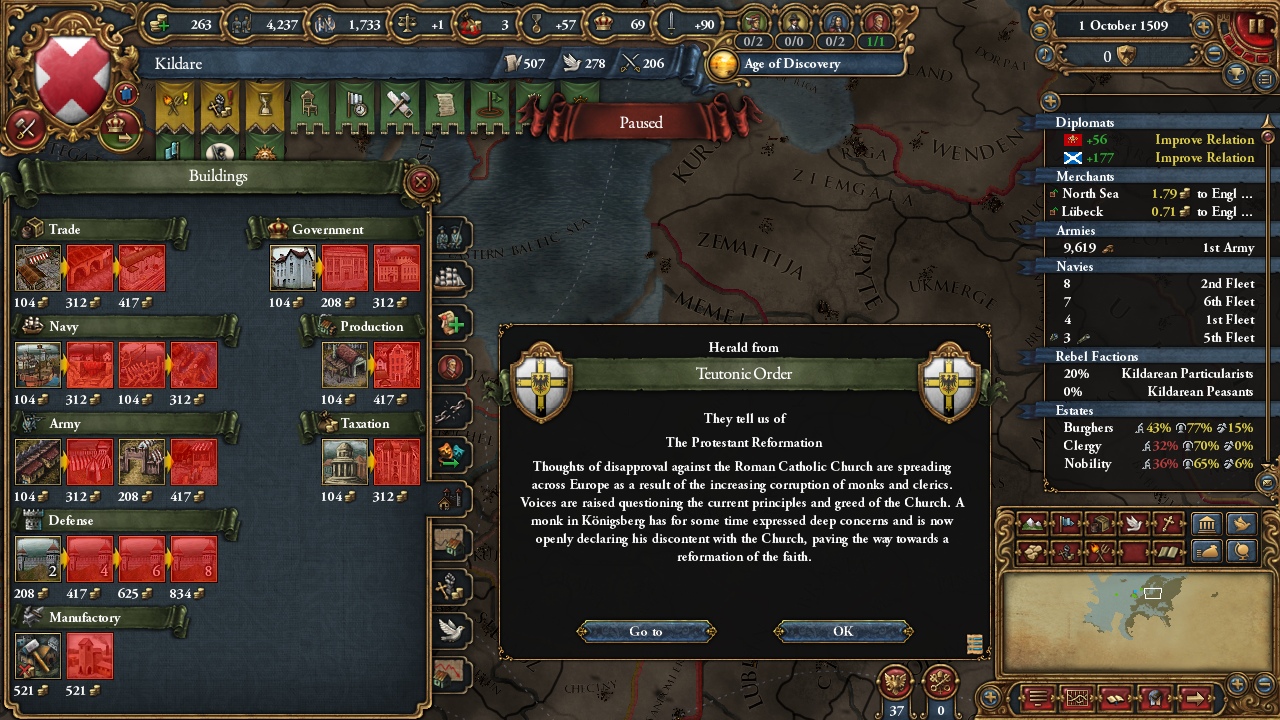Select the 1st Army in the outliner
The height and width of the screenshot is (720, 1280).
[1155, 248]
